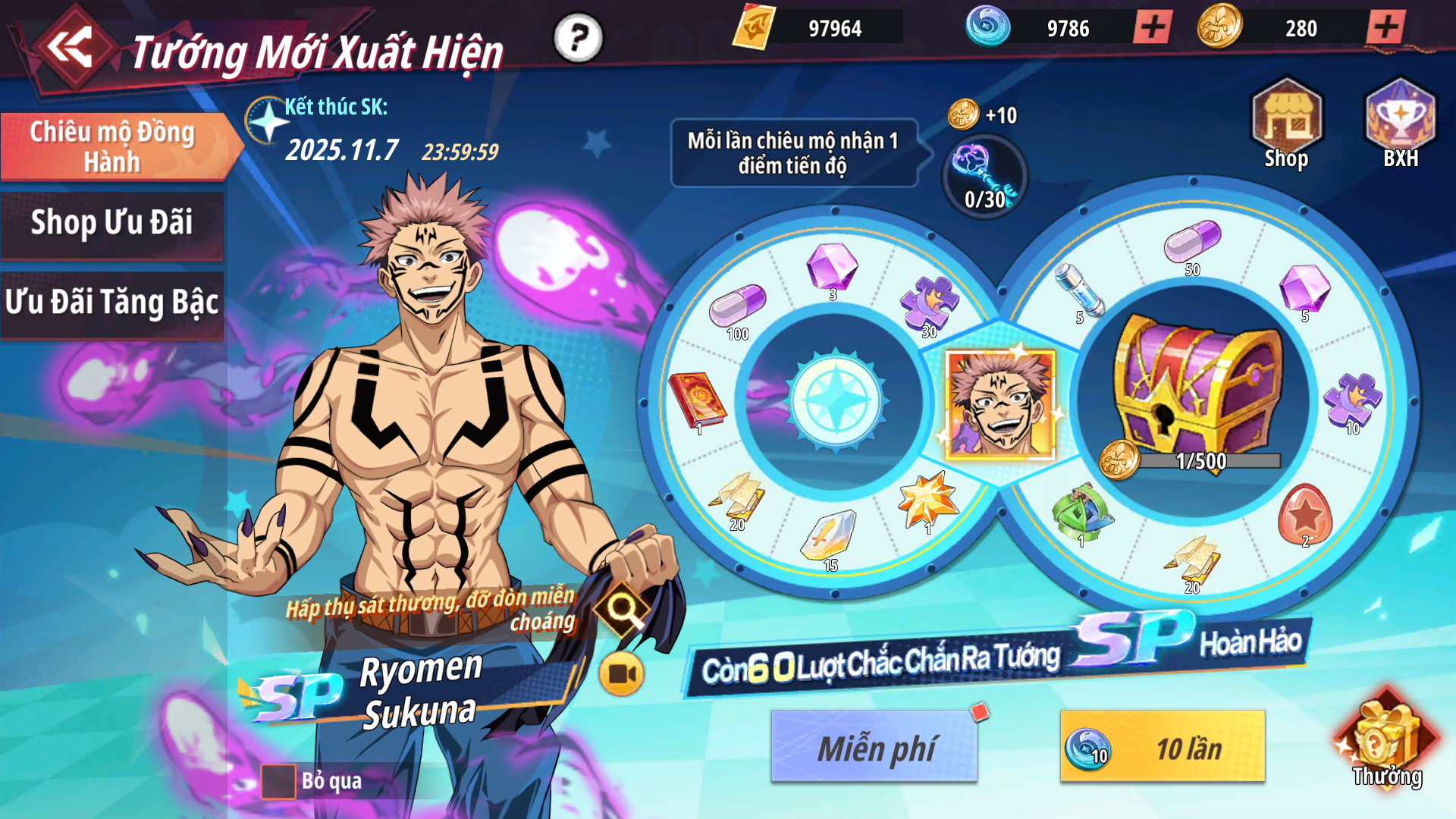
Task: Play the hero preview video camera
Action: pyautogui.click(x=621, y=673)
